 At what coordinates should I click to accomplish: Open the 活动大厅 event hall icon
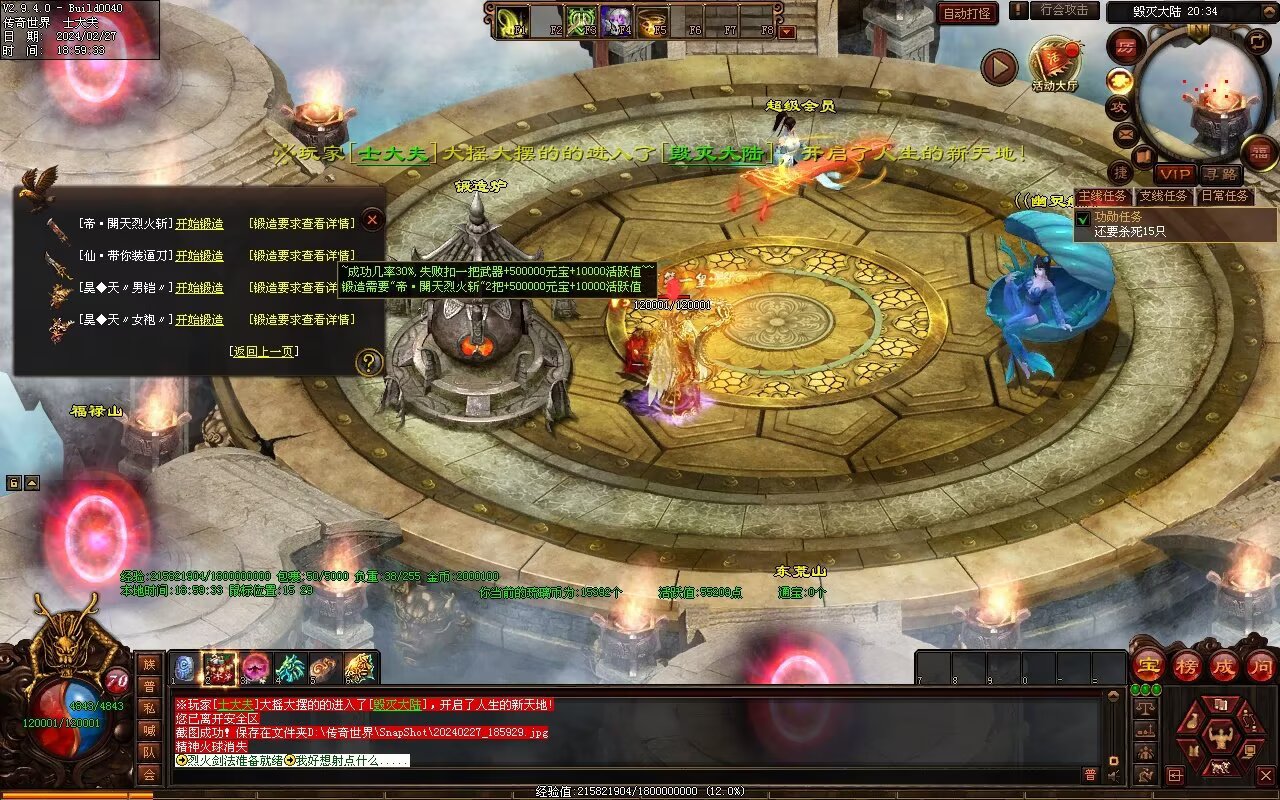click(1054, 63)
